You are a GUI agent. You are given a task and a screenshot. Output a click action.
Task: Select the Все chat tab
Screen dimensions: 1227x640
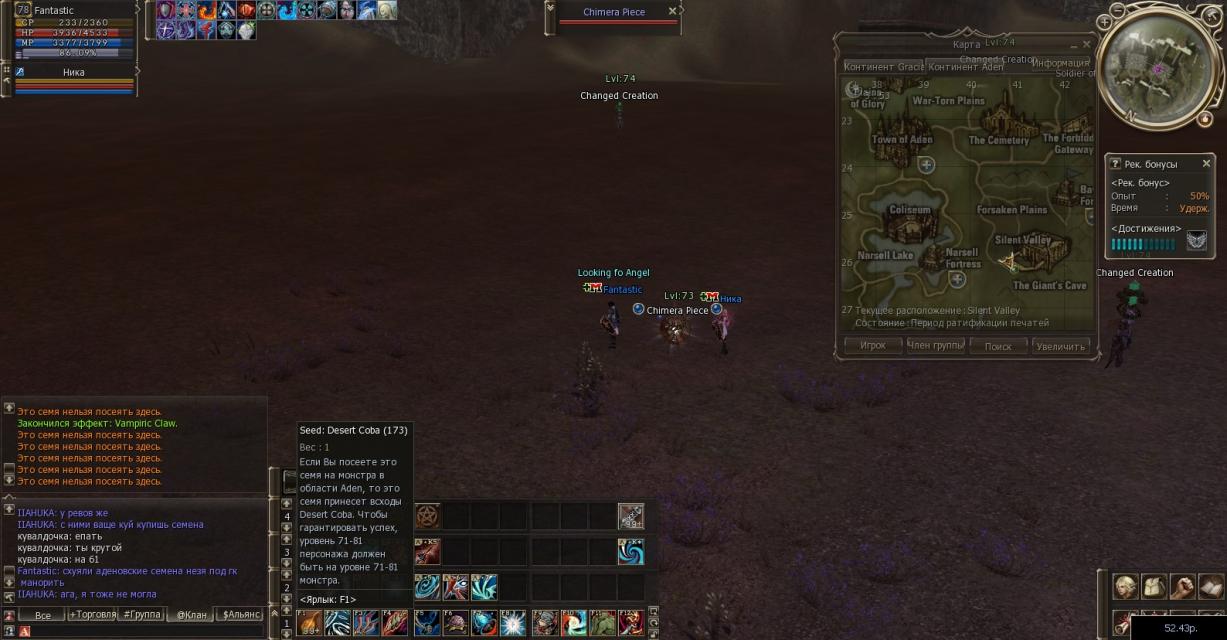42,615
